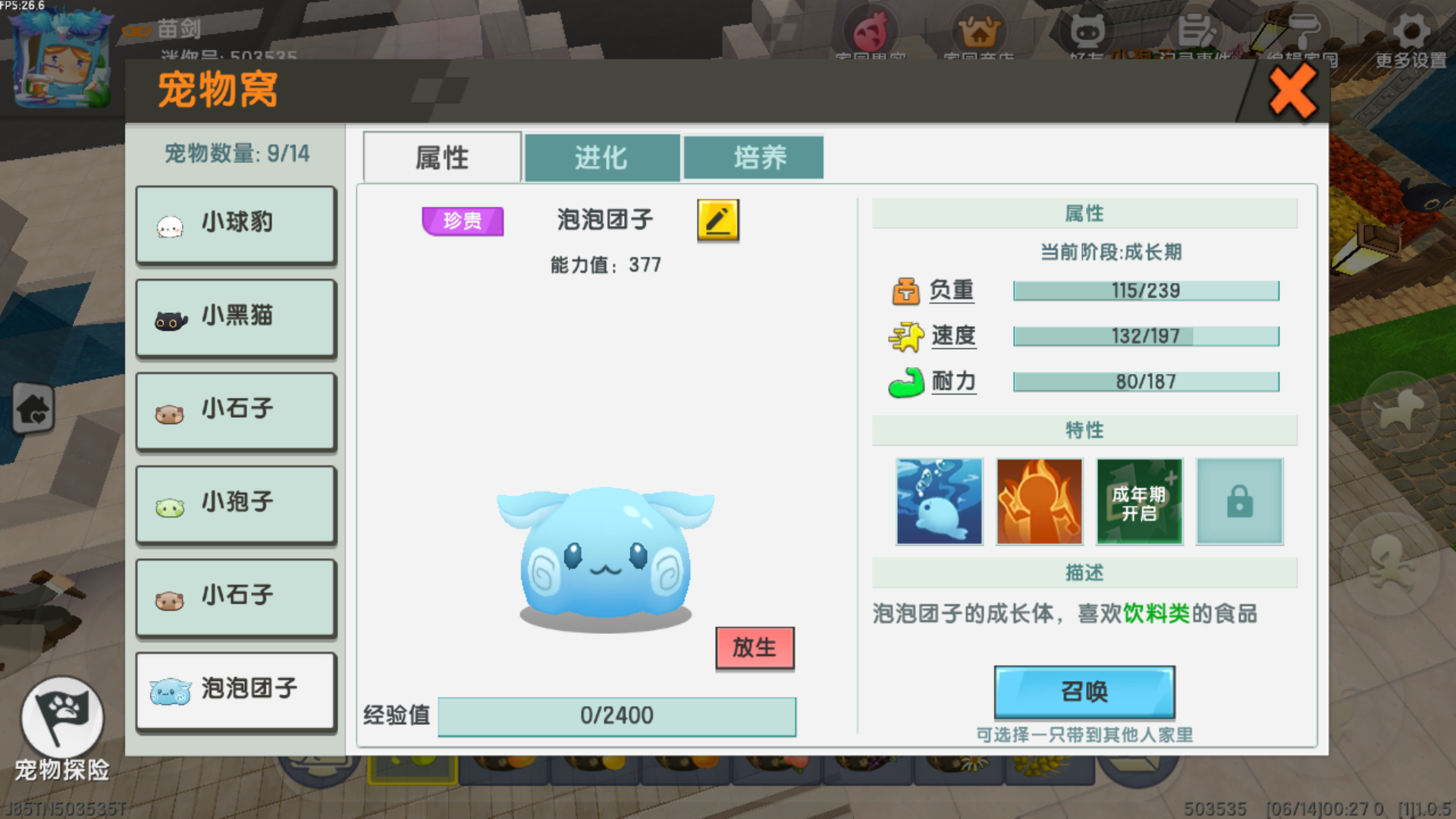Click the locked trait slot
The width and height of the screenshot is (1456, 819).
click(x=1239, y=501)
